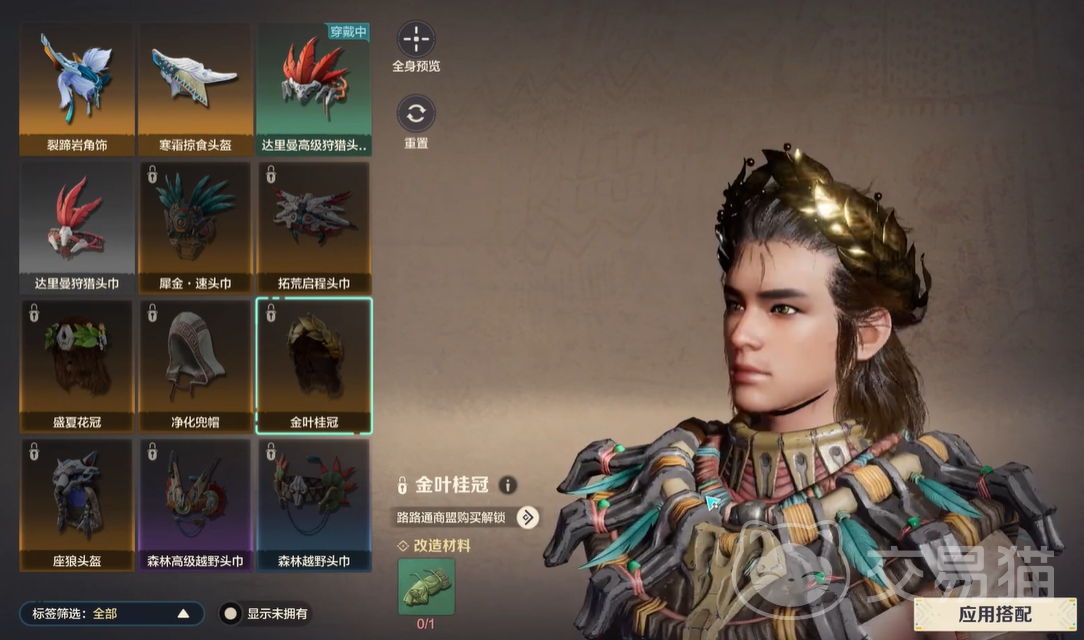Choose the locked 拓荒启程头巾 tile
Image resolution: width=1084 pixels, height=640 pixels.
[x=314, y=227]
